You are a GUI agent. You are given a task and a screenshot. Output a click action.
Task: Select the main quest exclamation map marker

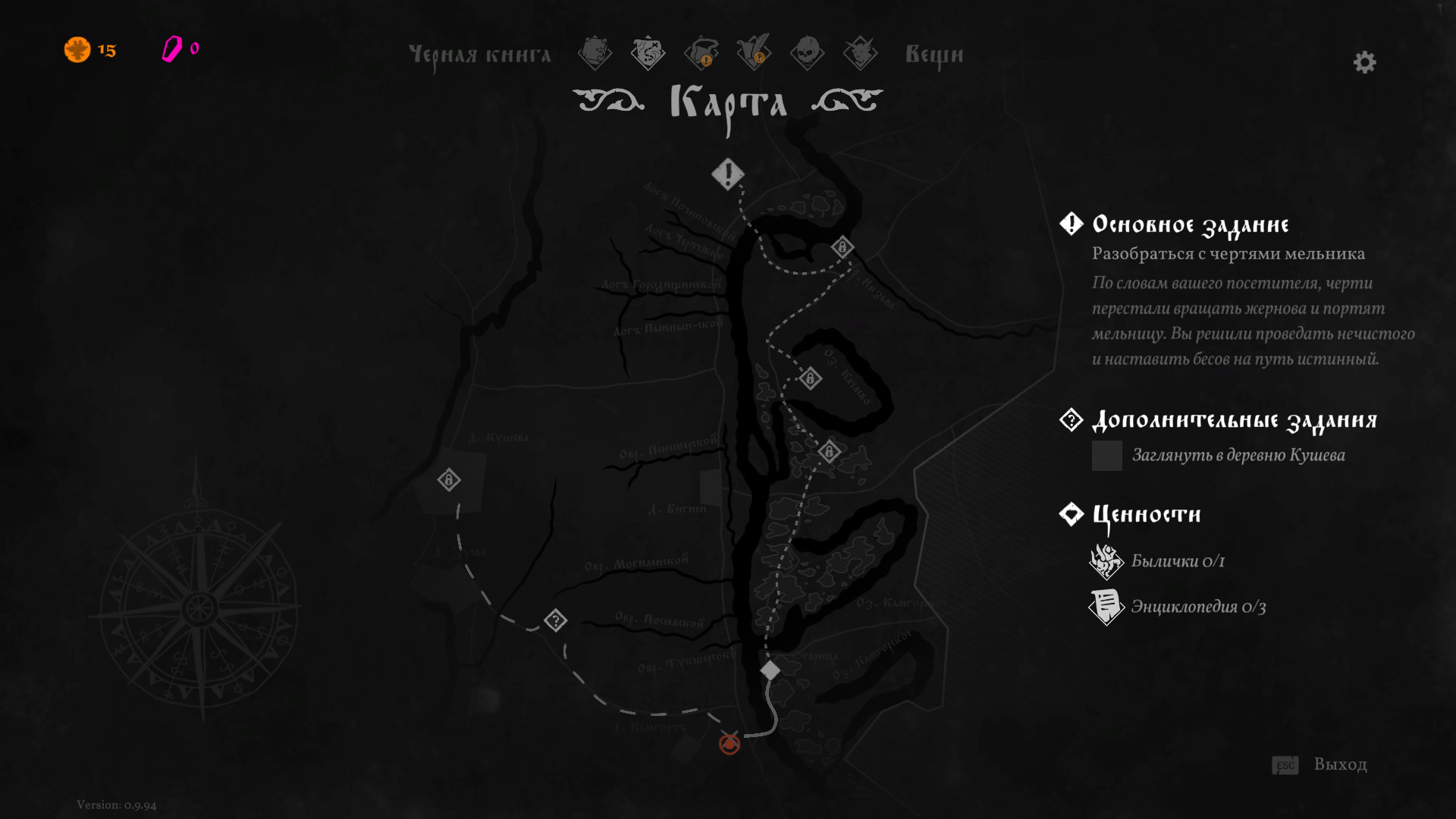point(727,174)
